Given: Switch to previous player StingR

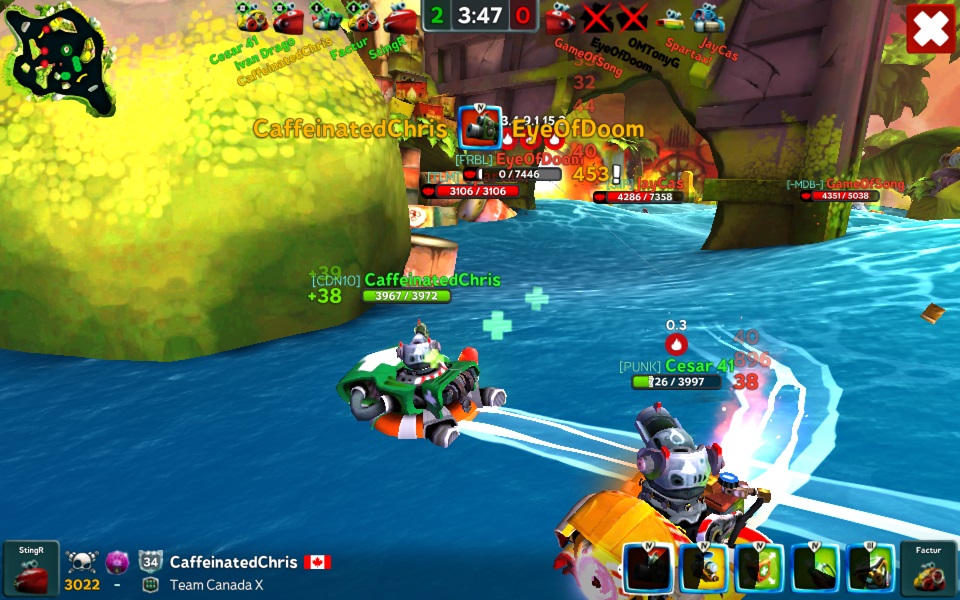Looking at the screenshot, I should click(x=30, y=569).
